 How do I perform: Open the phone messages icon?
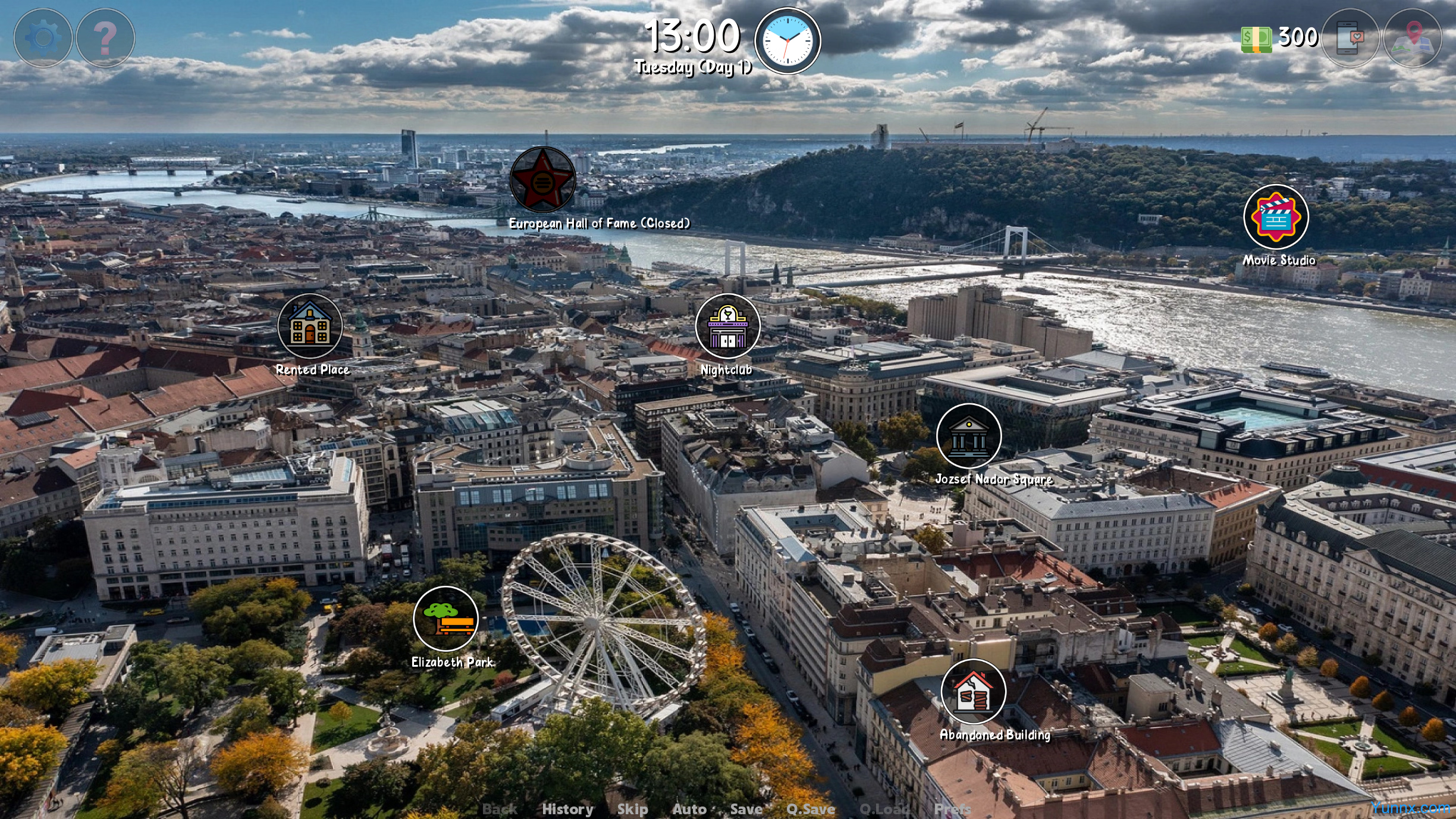(1350, 38)
